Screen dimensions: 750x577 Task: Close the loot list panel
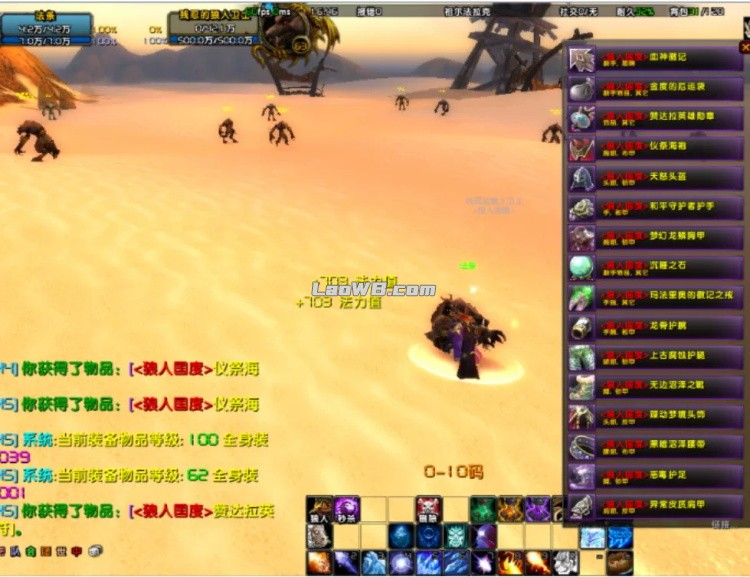pos(744,47)
